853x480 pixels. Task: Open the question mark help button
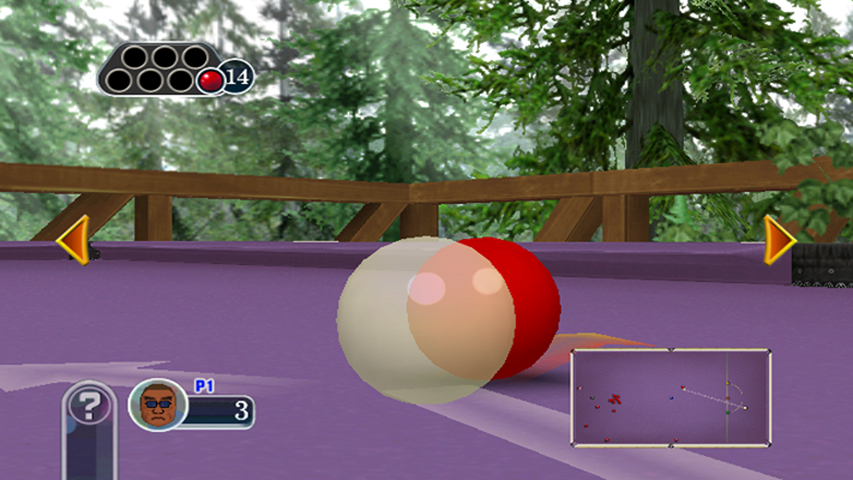coord(90,407)
